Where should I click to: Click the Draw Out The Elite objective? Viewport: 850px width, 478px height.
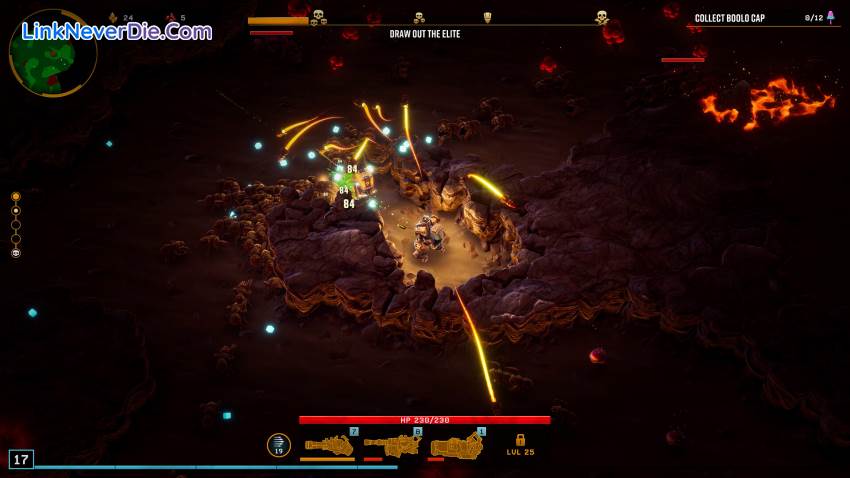click(425, 34)
